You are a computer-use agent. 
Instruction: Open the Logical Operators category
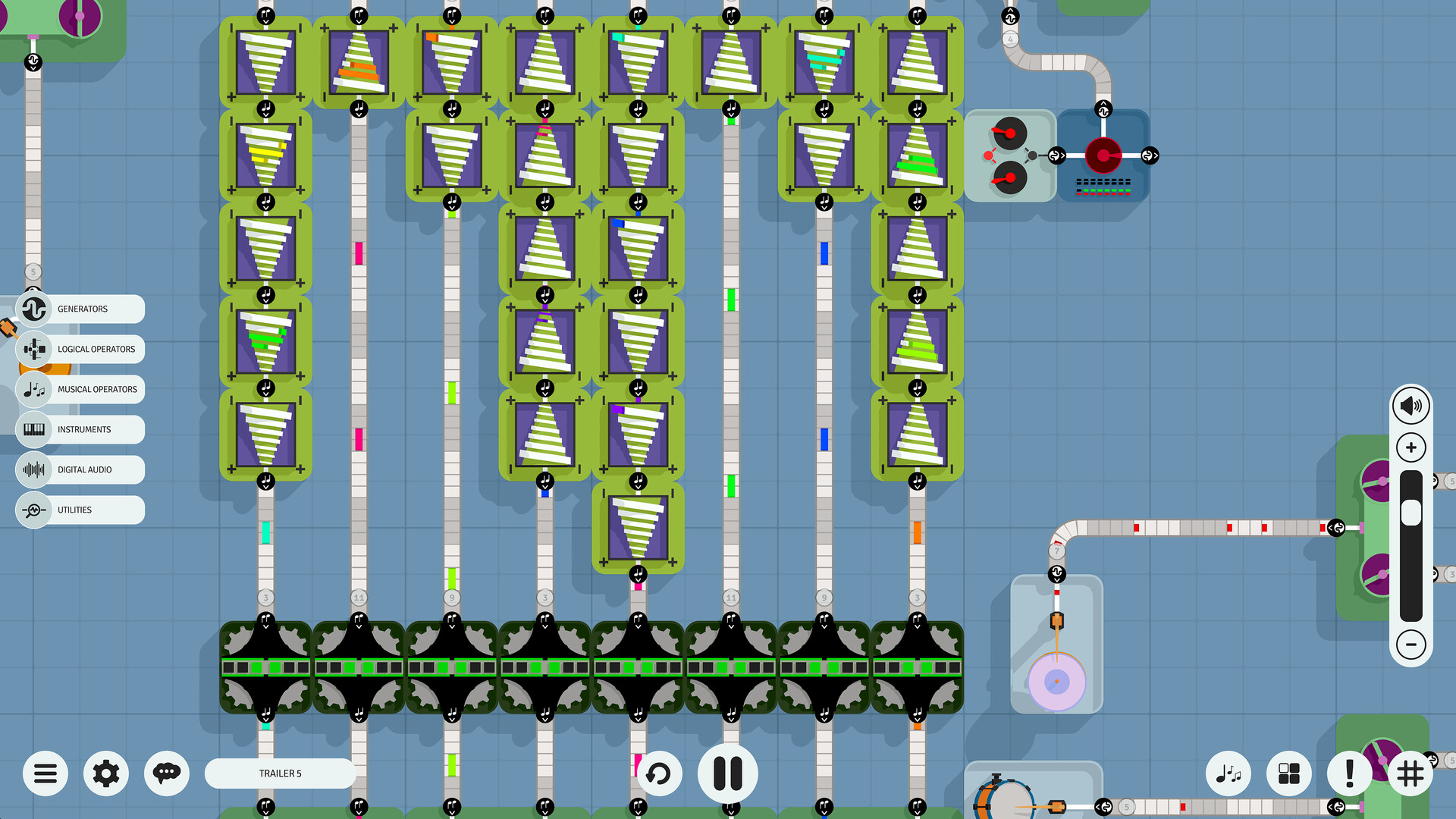[x=34, y=349]
